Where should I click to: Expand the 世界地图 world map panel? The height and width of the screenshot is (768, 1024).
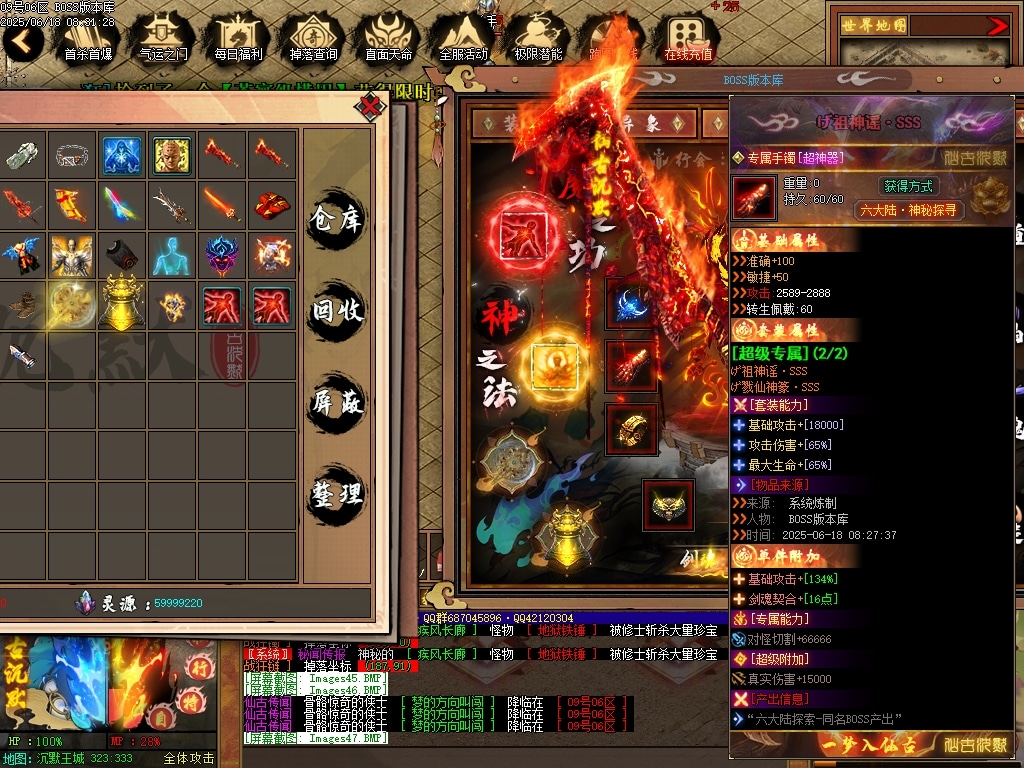(997, 26)
